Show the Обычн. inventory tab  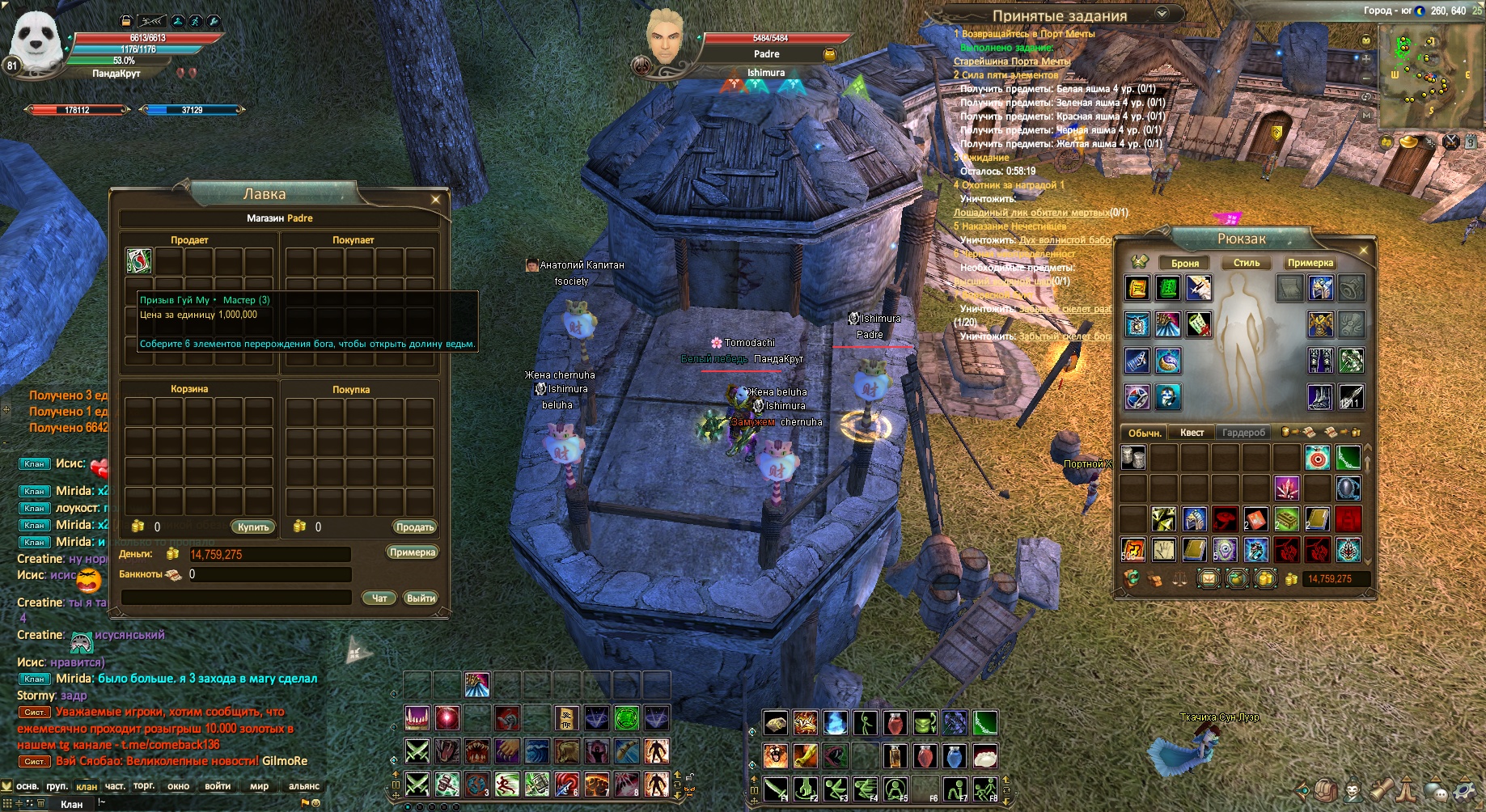(x=1145, y=433)
